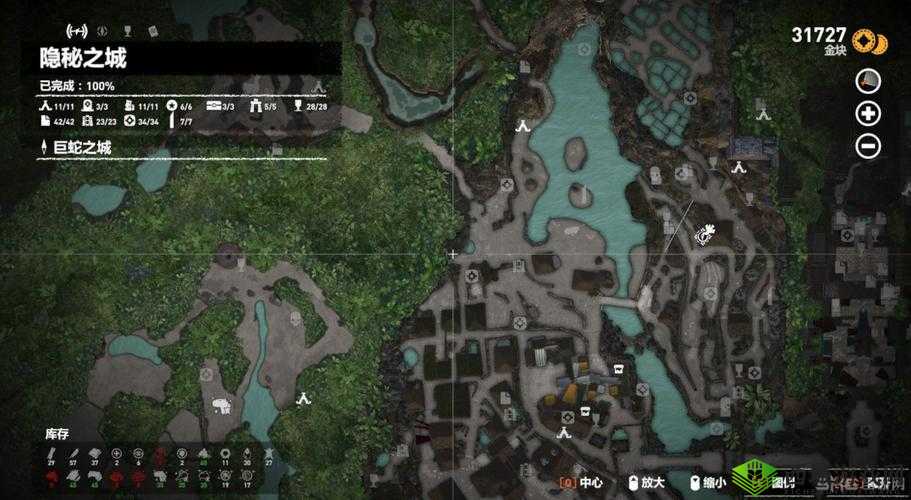This screenshot has width=911, height=500.
Task: Pick the base camp marker in the southwest clearing
Action: [305, 397]
